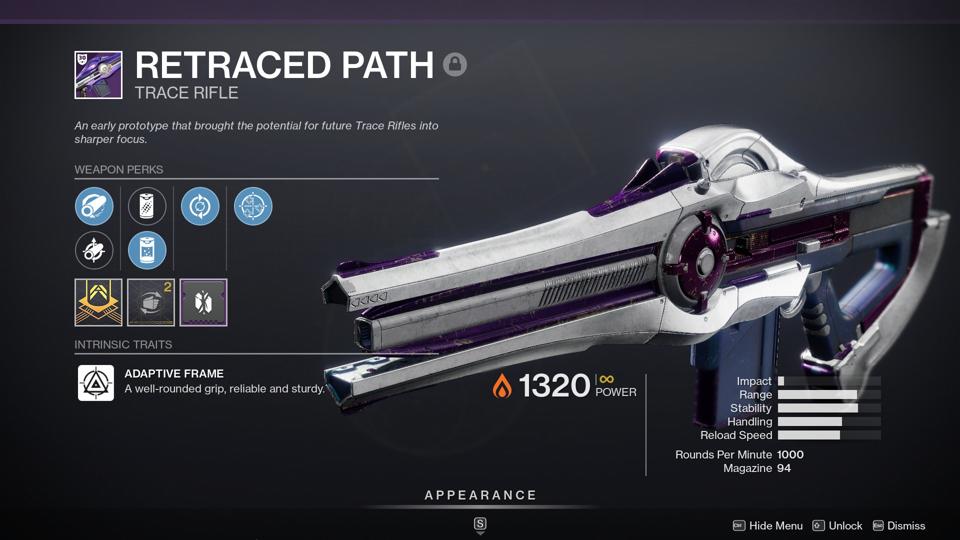Select the purple-bordered mod socket

click(x=203, y=302)
